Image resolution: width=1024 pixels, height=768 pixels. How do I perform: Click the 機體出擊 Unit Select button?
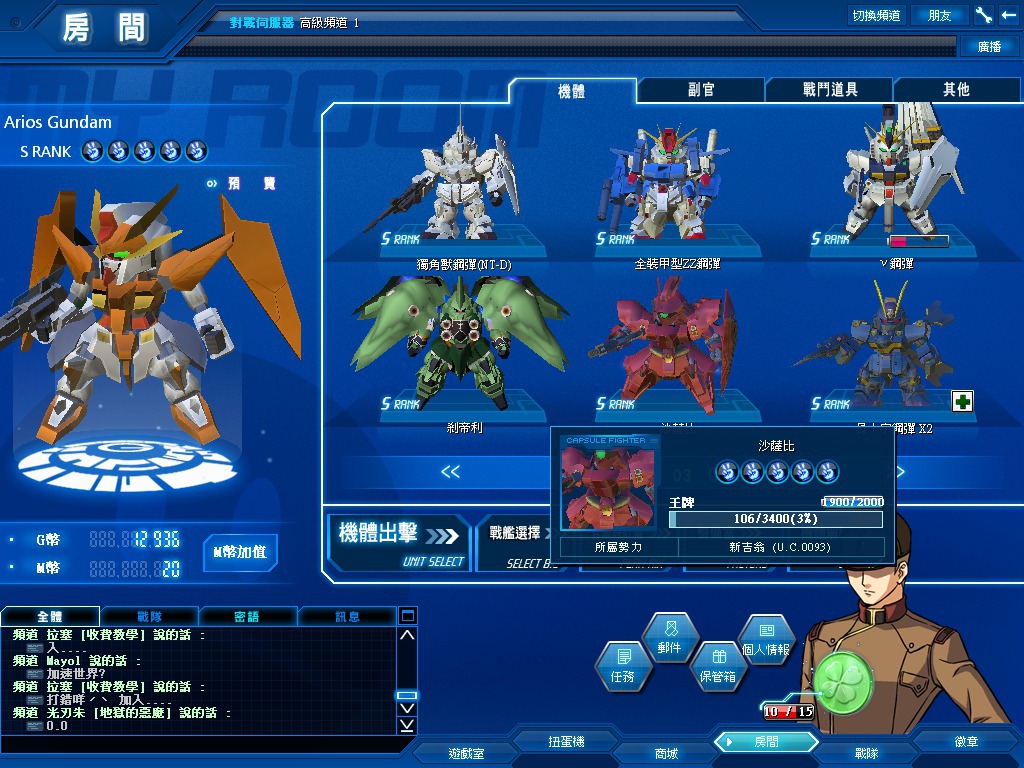(400, 541)
